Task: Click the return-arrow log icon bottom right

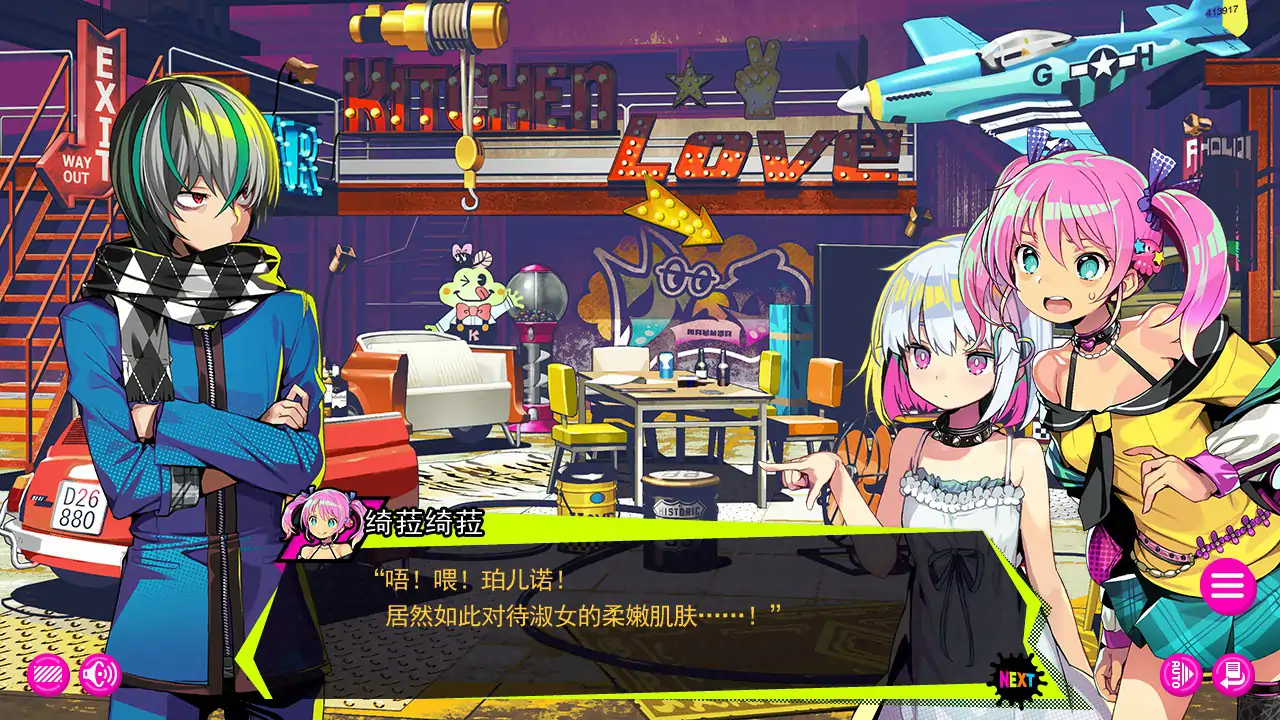Action: point(1233,675)
